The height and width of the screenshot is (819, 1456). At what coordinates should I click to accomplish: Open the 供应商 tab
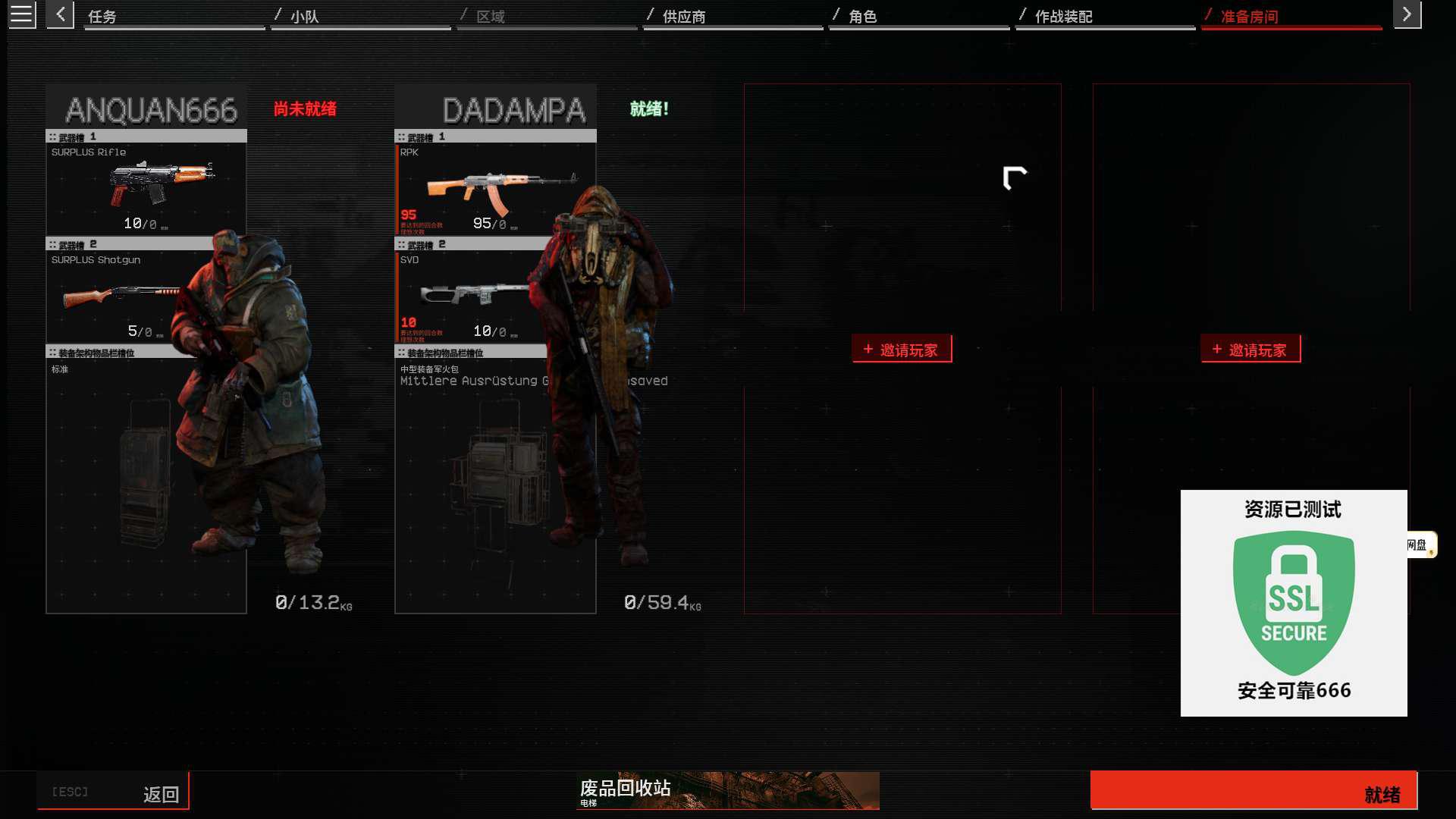click(732, 16)
